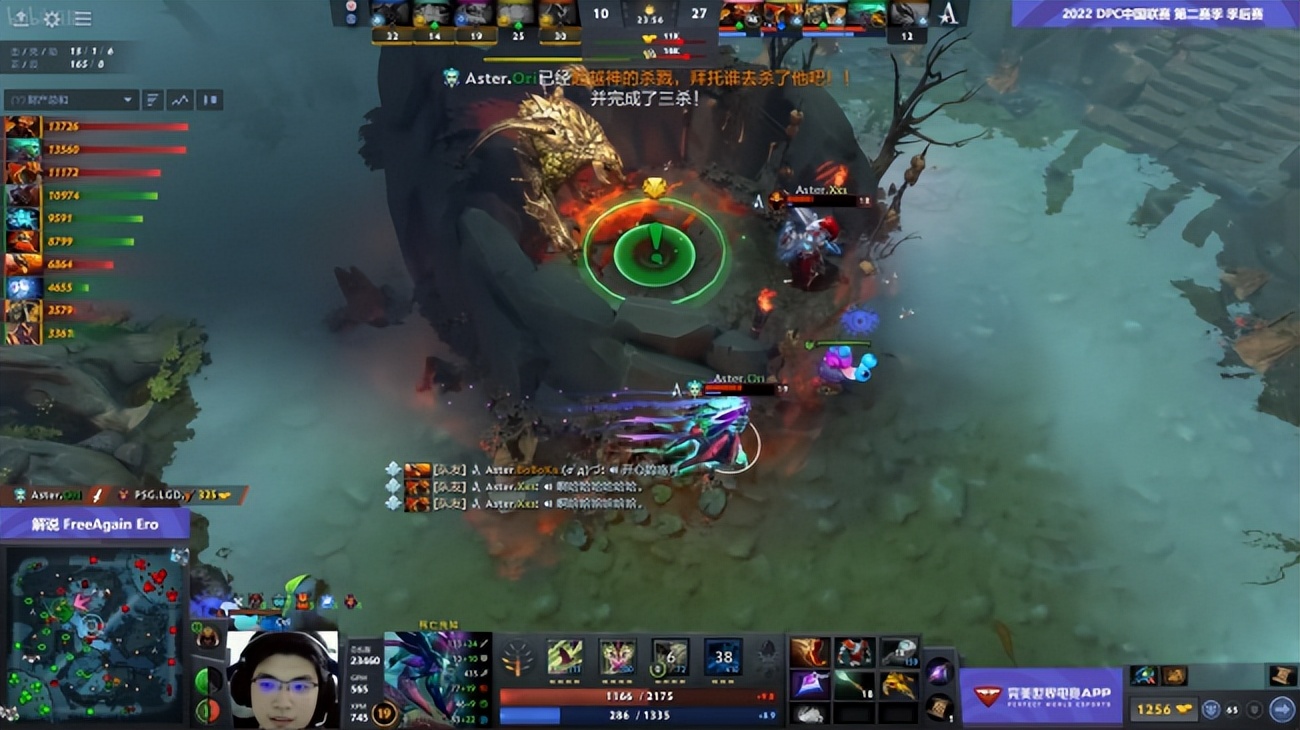
Task: Click the blue arrow shop button in the bottom-right
Action: pyautogui.click(x=1282, y=709)
